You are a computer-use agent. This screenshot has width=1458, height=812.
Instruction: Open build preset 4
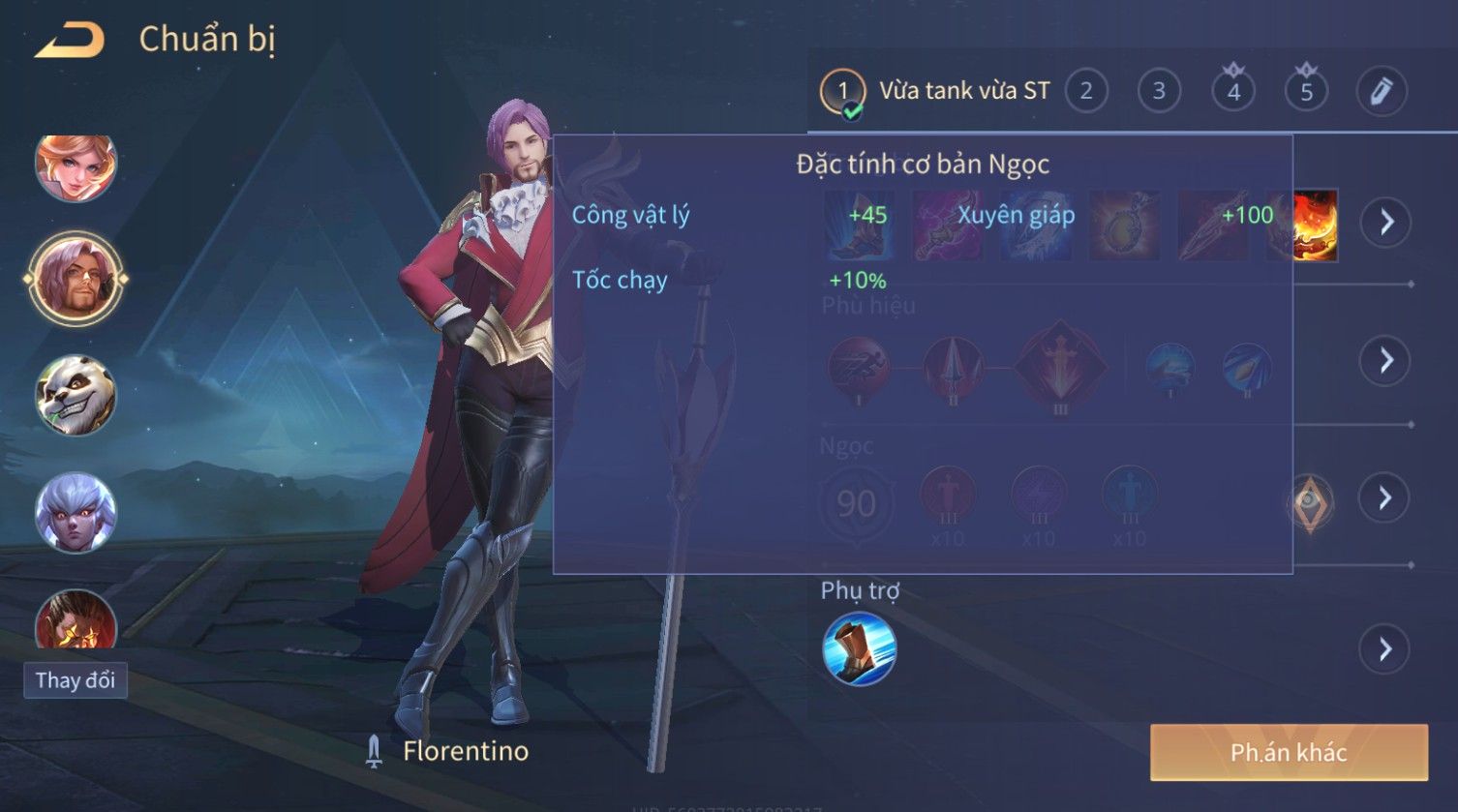(1233, 91)
